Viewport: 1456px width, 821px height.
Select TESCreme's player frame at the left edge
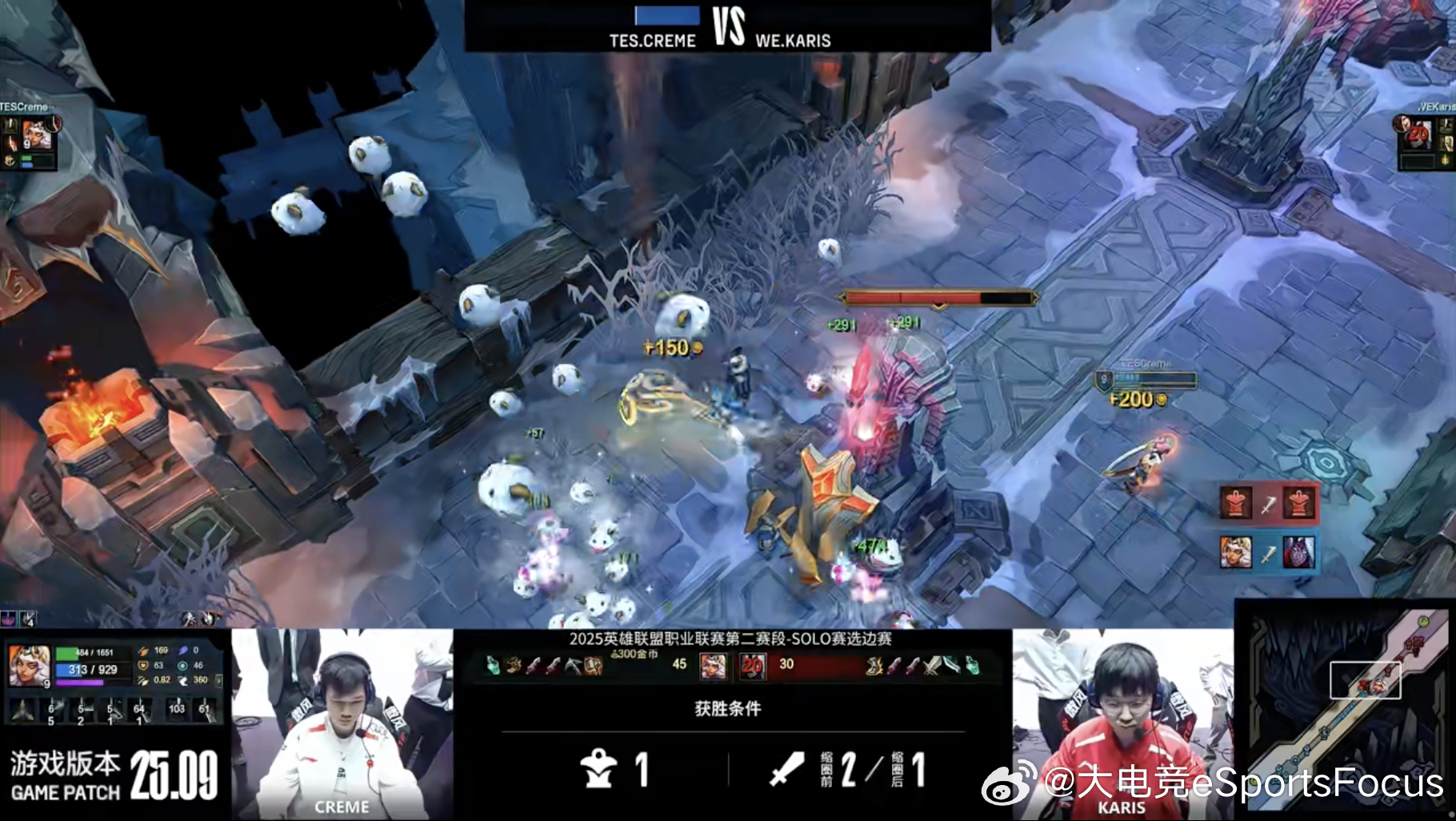(x=30, y=138)
